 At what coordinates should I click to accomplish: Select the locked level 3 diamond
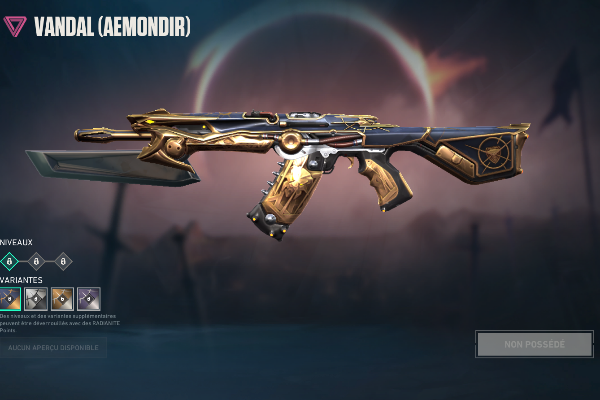pyautogui.click(x=63, y=261)
